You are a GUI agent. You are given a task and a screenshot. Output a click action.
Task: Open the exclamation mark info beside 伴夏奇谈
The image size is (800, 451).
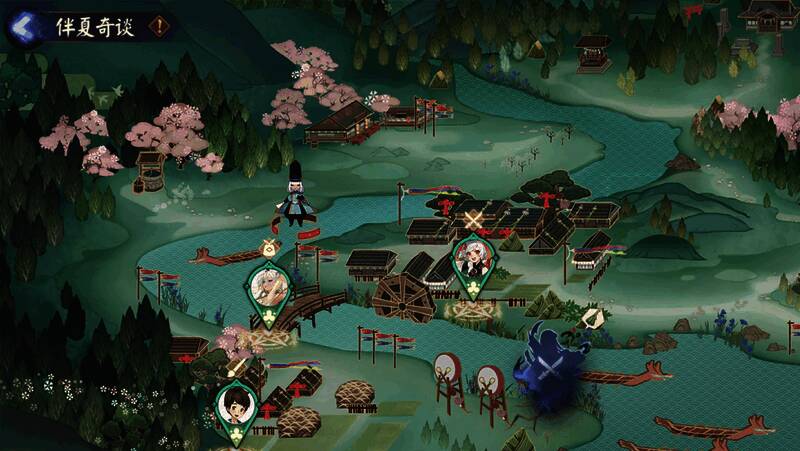point(157,27)
